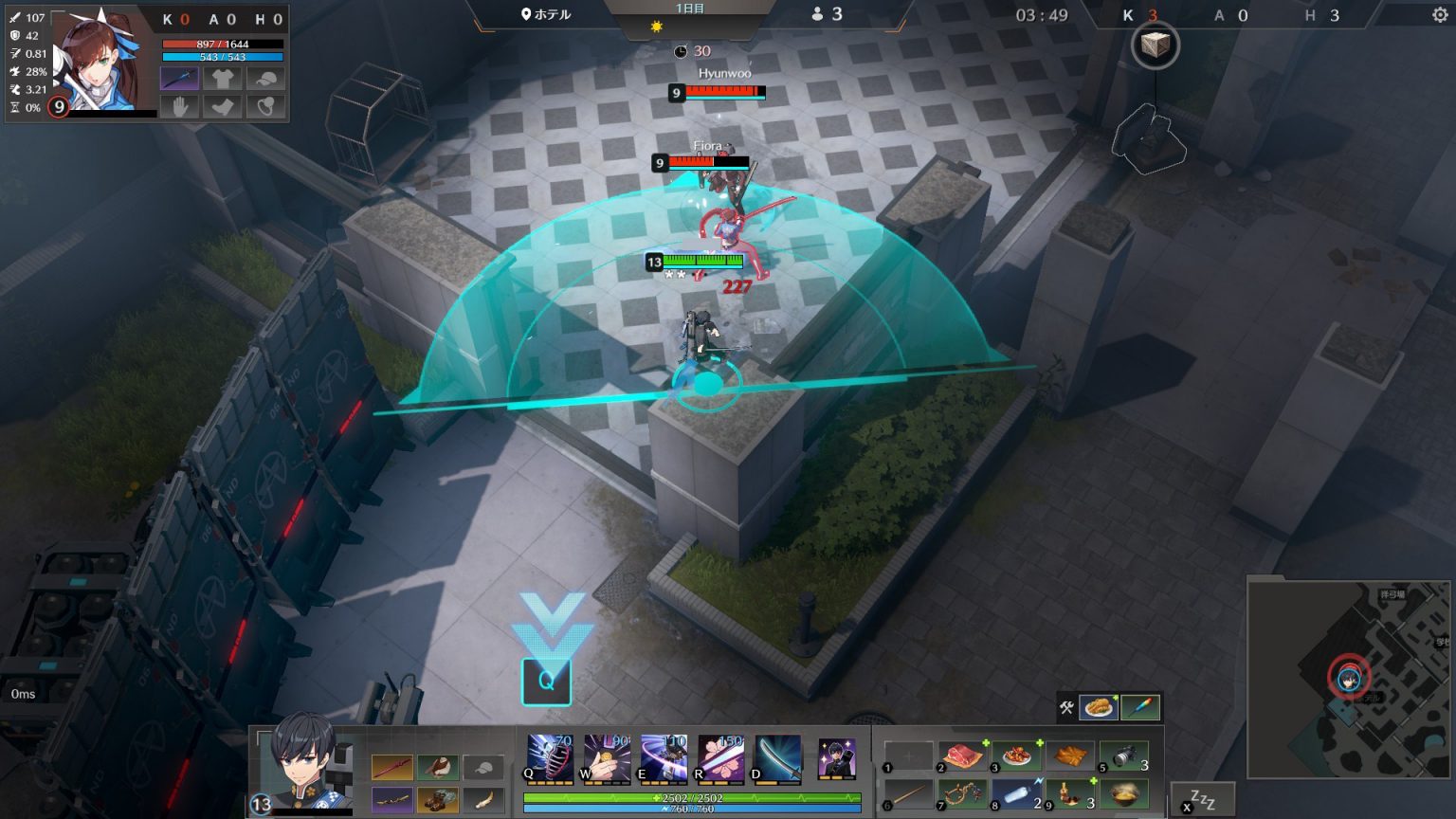Open the minimap
This screenshot has height=819, width=1456.
[x=1348, y=679]
